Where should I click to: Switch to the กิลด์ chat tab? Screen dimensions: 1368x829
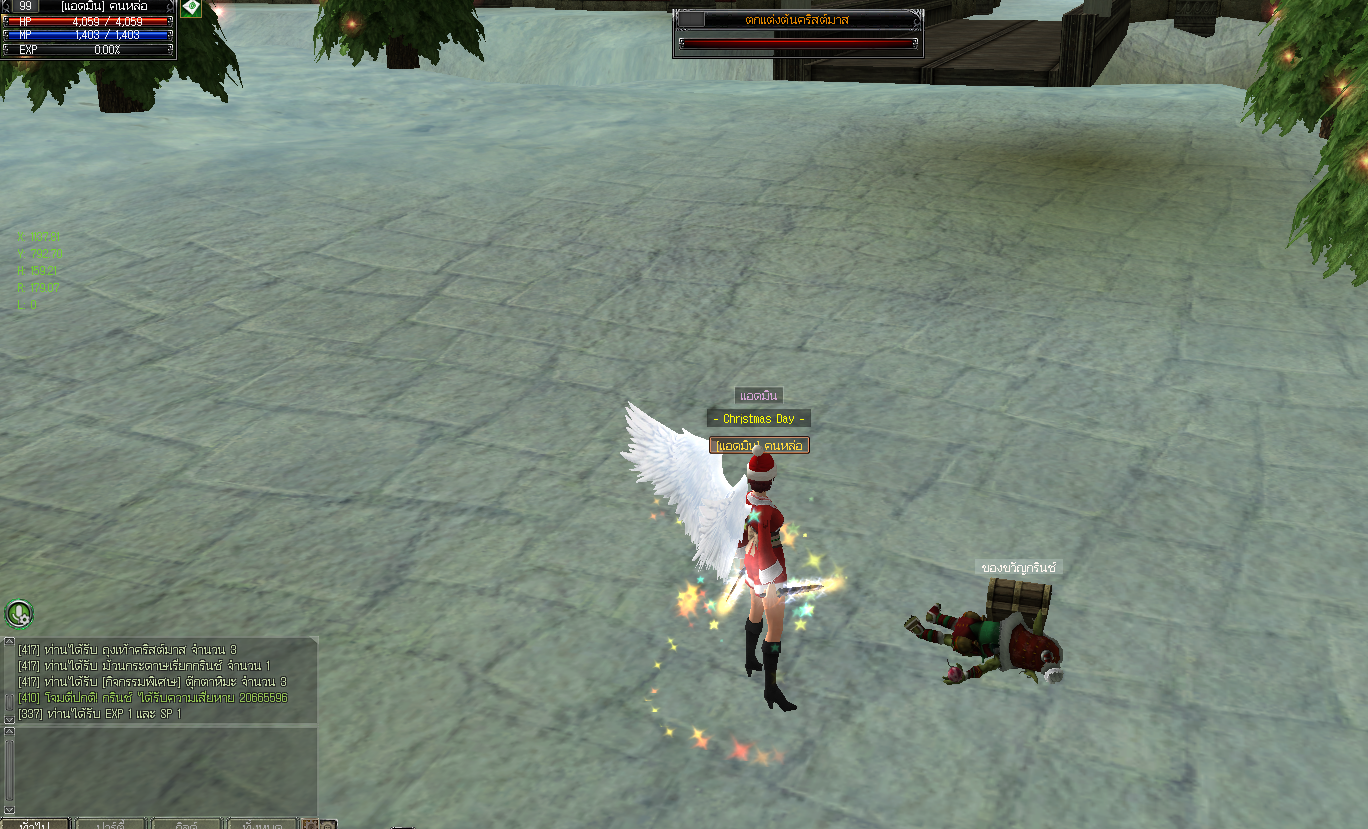point(187,824)
